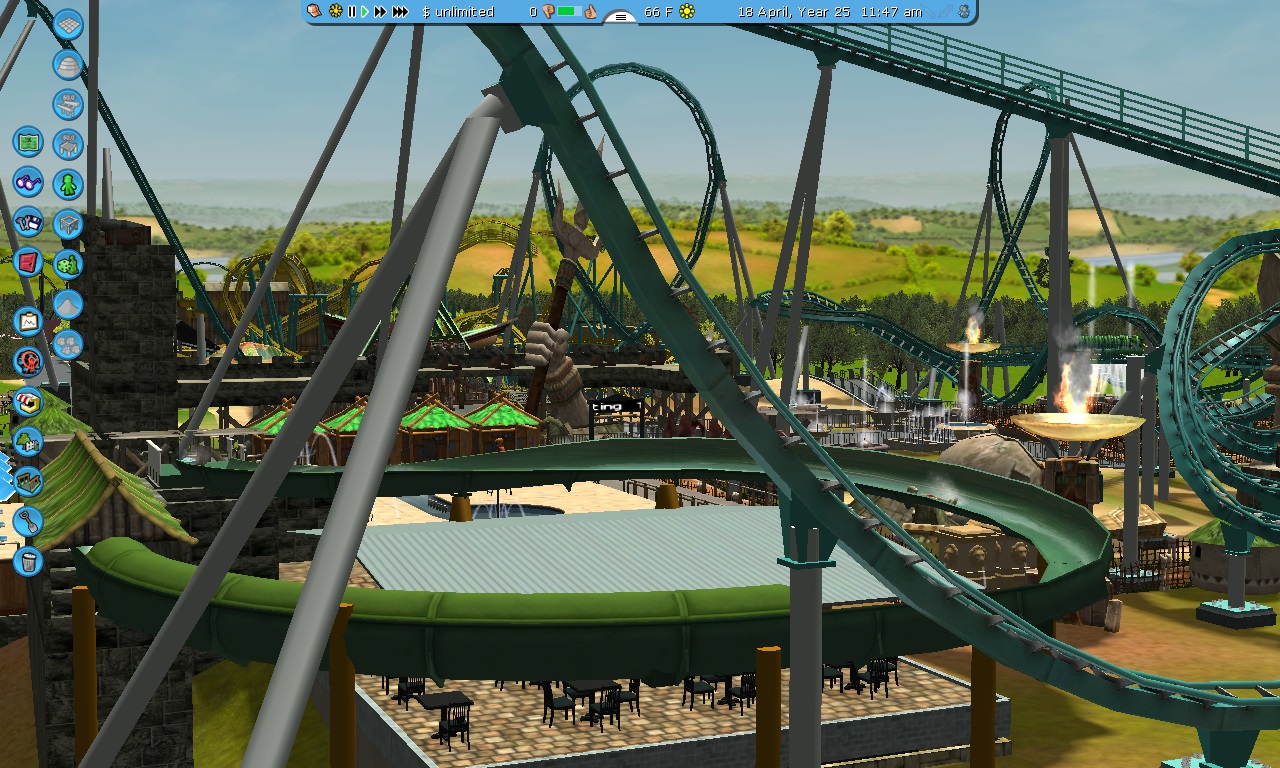The height and width of the screenshot is (768, 1280).
Task: Select the shovel terrain tool
Action: pos(28,521)
